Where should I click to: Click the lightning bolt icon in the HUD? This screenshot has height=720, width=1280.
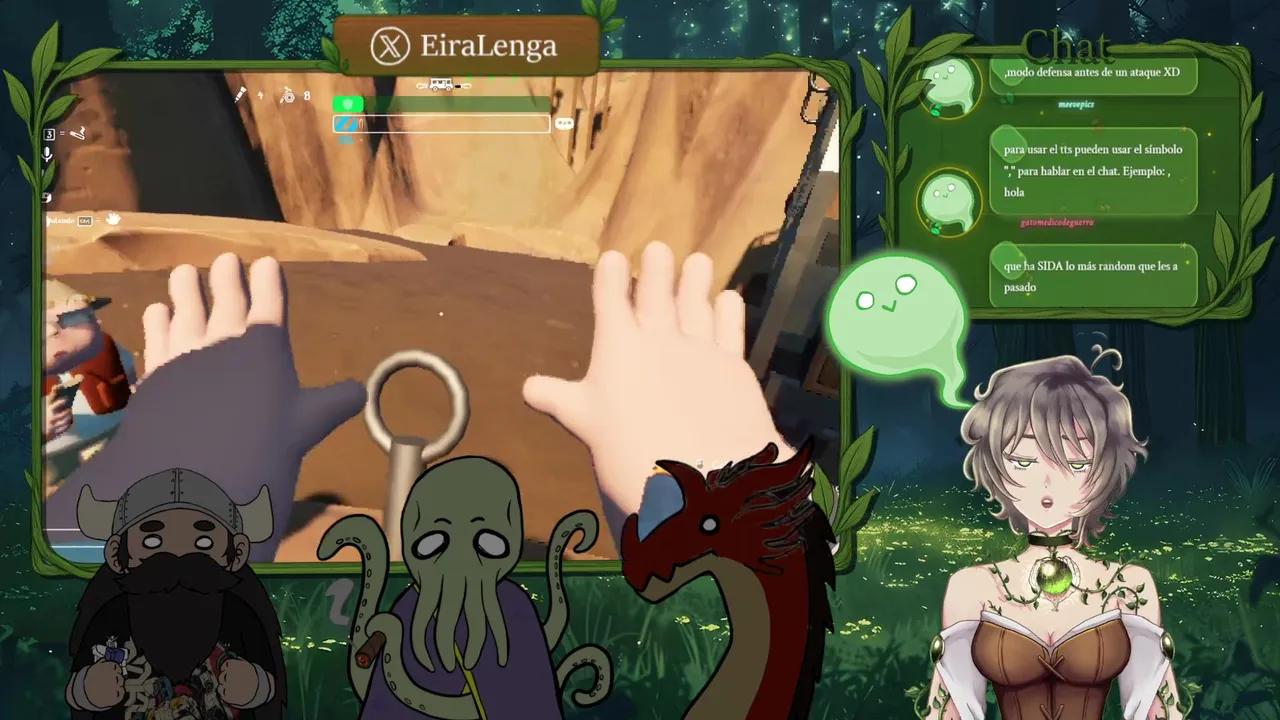pos(260,95)
